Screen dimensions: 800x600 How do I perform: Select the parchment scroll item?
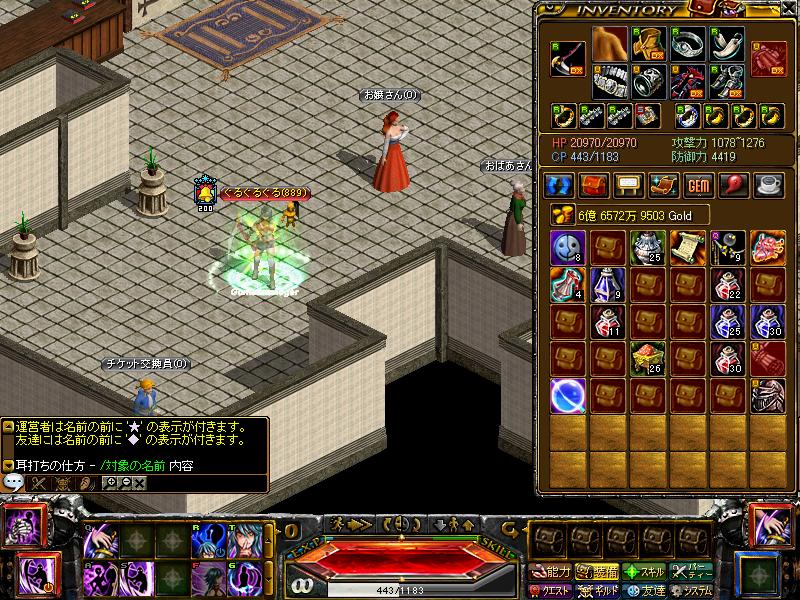[688, 247]
